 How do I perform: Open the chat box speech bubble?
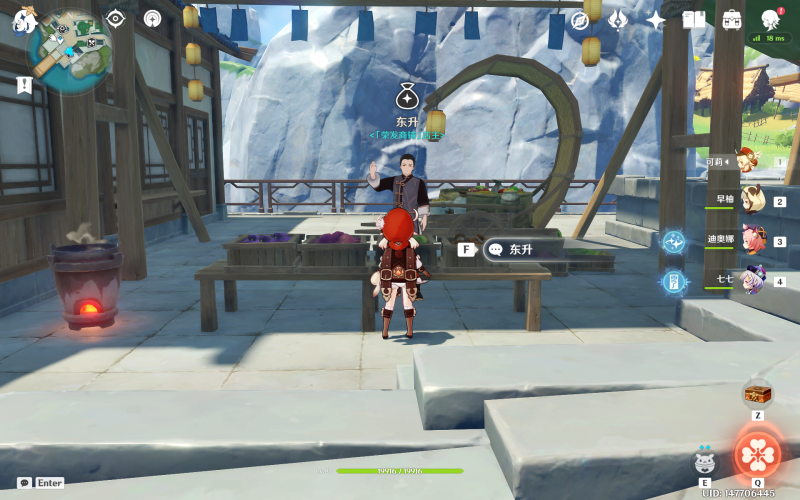click(25, 482)
